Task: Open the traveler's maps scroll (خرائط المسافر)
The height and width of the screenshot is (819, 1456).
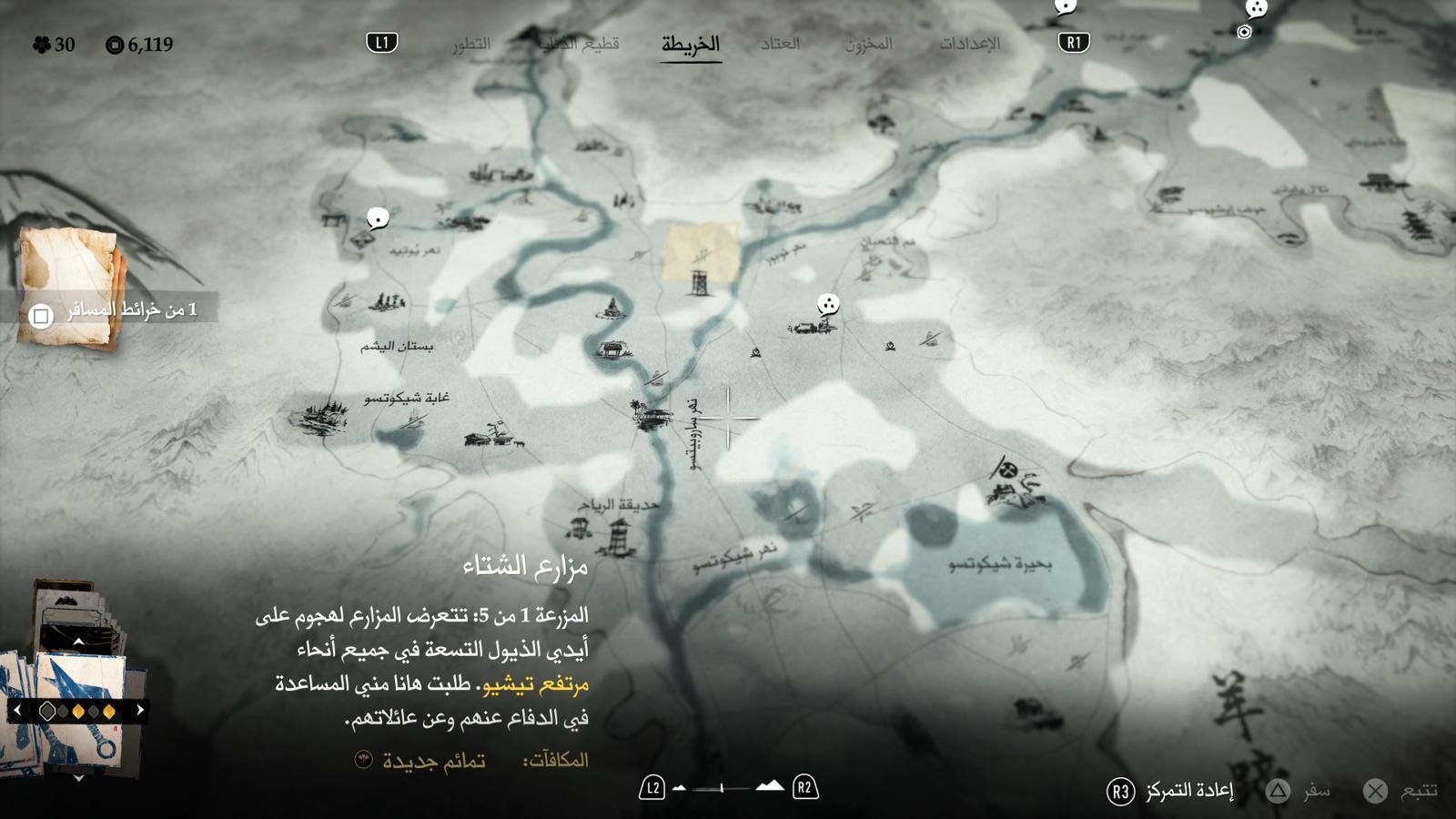Action: pyautogui.click(x=71, y=287)
